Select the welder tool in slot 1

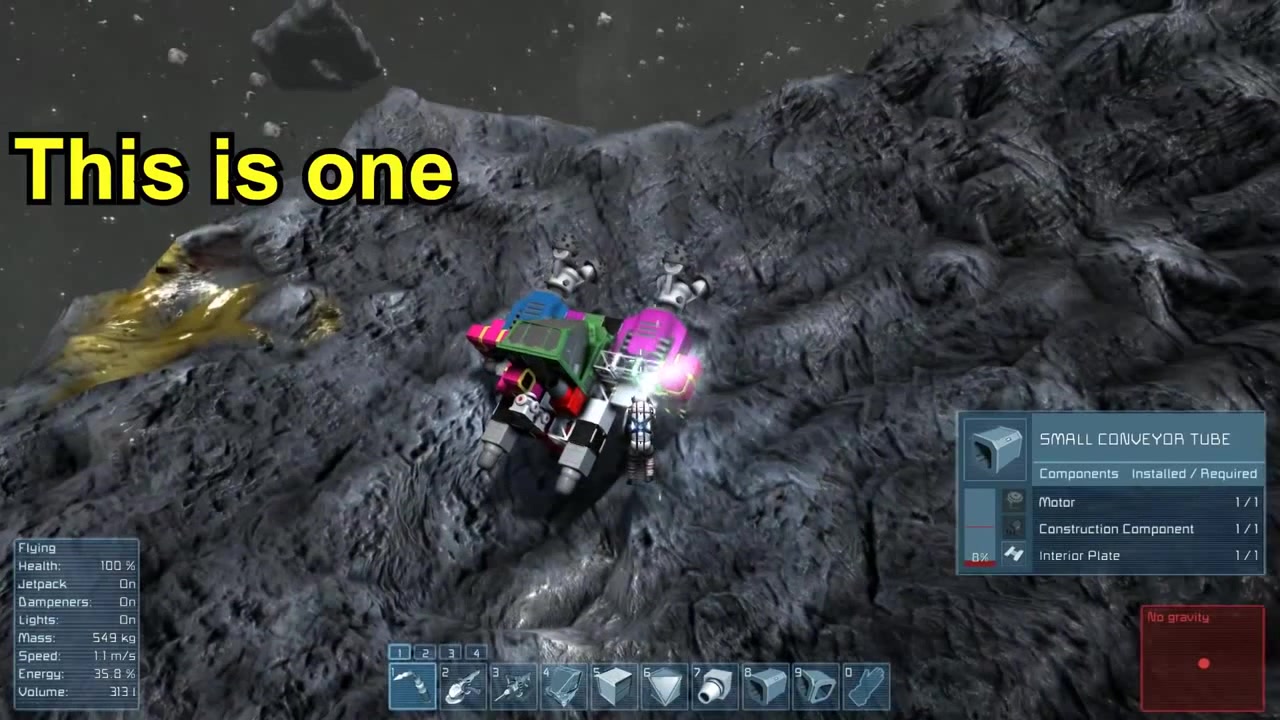click(x=412, y=686)
